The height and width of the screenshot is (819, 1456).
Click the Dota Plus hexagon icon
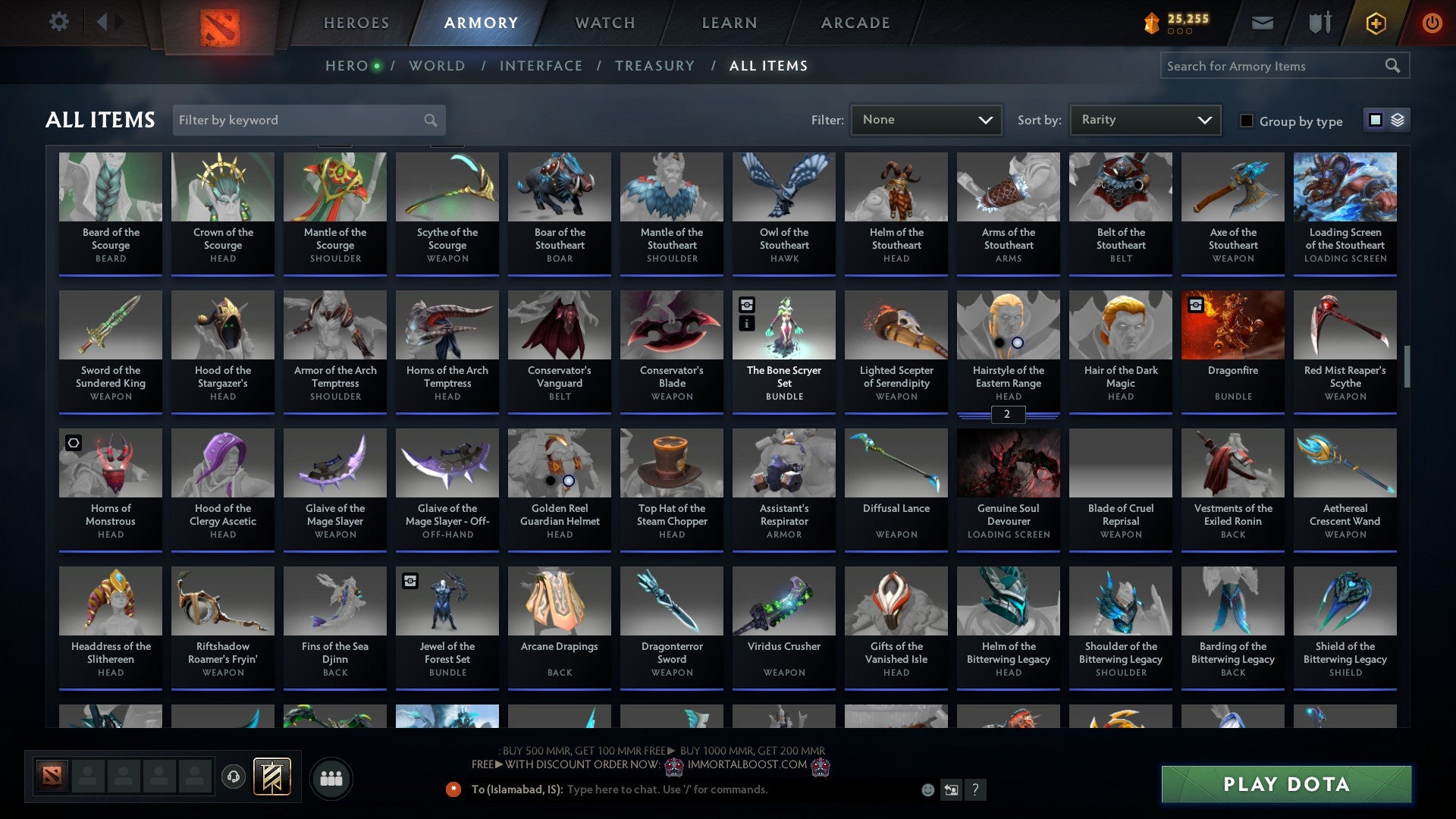coord(1375,23)
